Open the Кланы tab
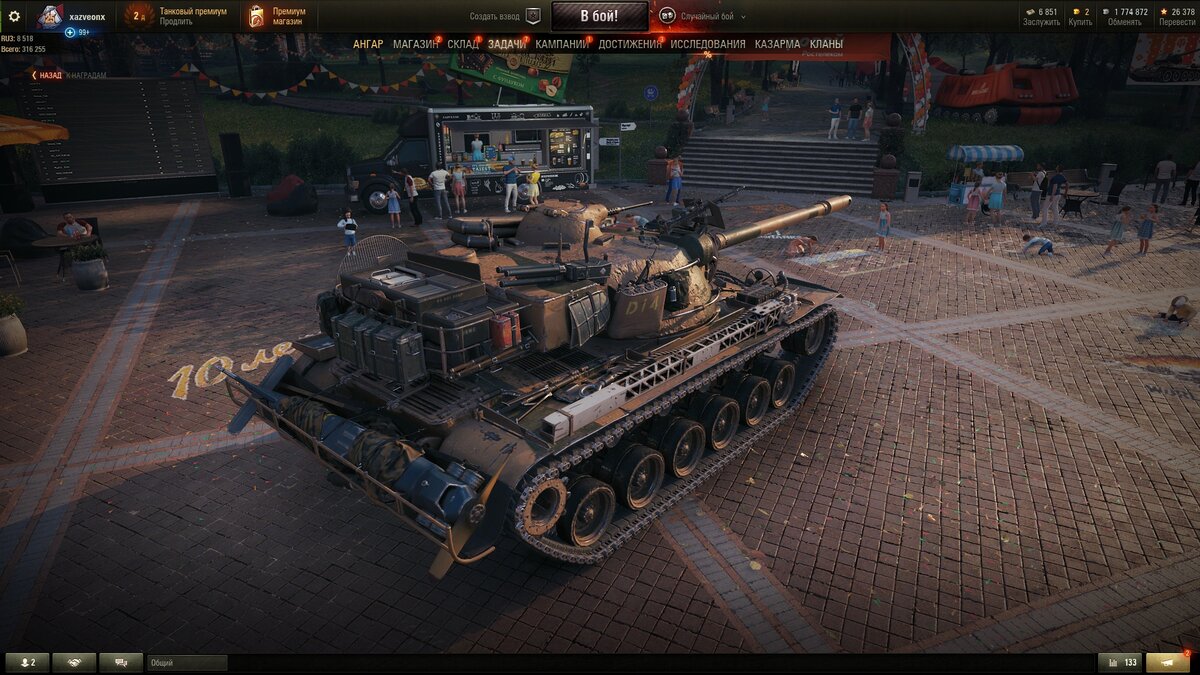 pos(826,44)
